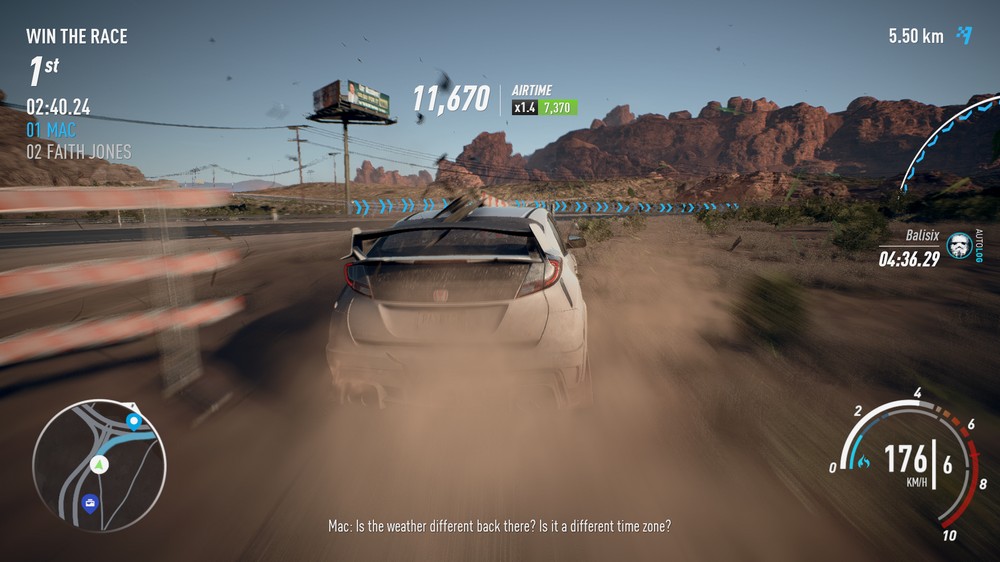Image resolution: width=1000 pixels, height=562 pixels.
Task: Select the blue square marker on minimap
Action: [91, 502]
